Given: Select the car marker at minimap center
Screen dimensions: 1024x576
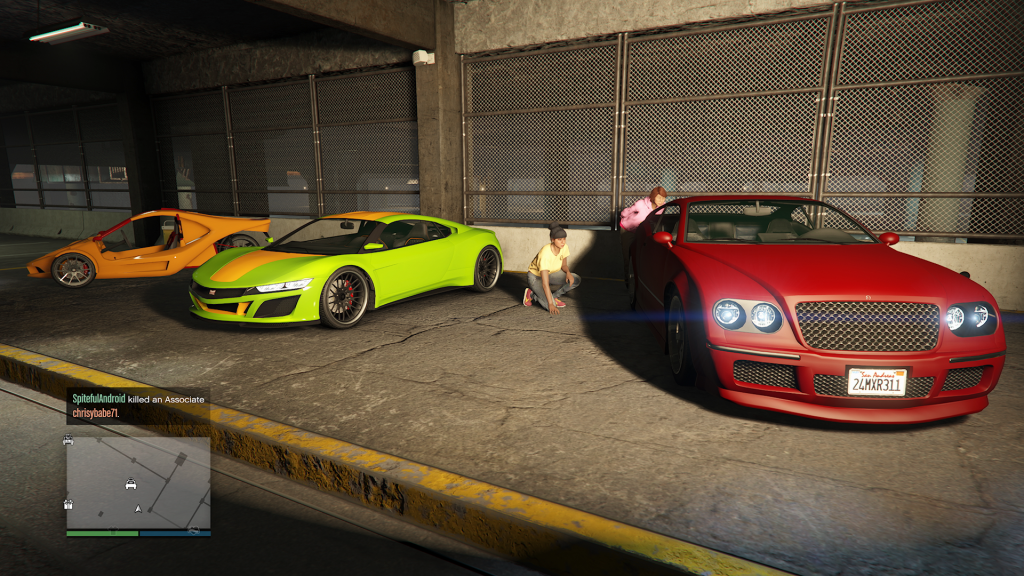Looking at the screenshot, I should (131, 484).
